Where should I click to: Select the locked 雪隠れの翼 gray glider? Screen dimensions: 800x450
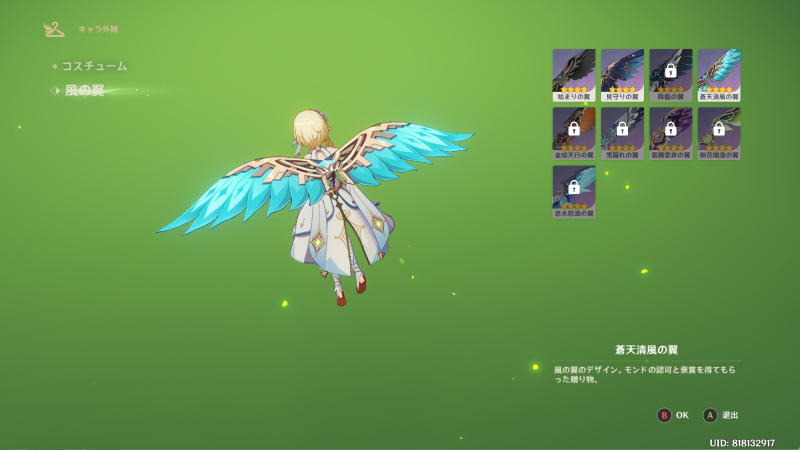[x=622, y=133]
